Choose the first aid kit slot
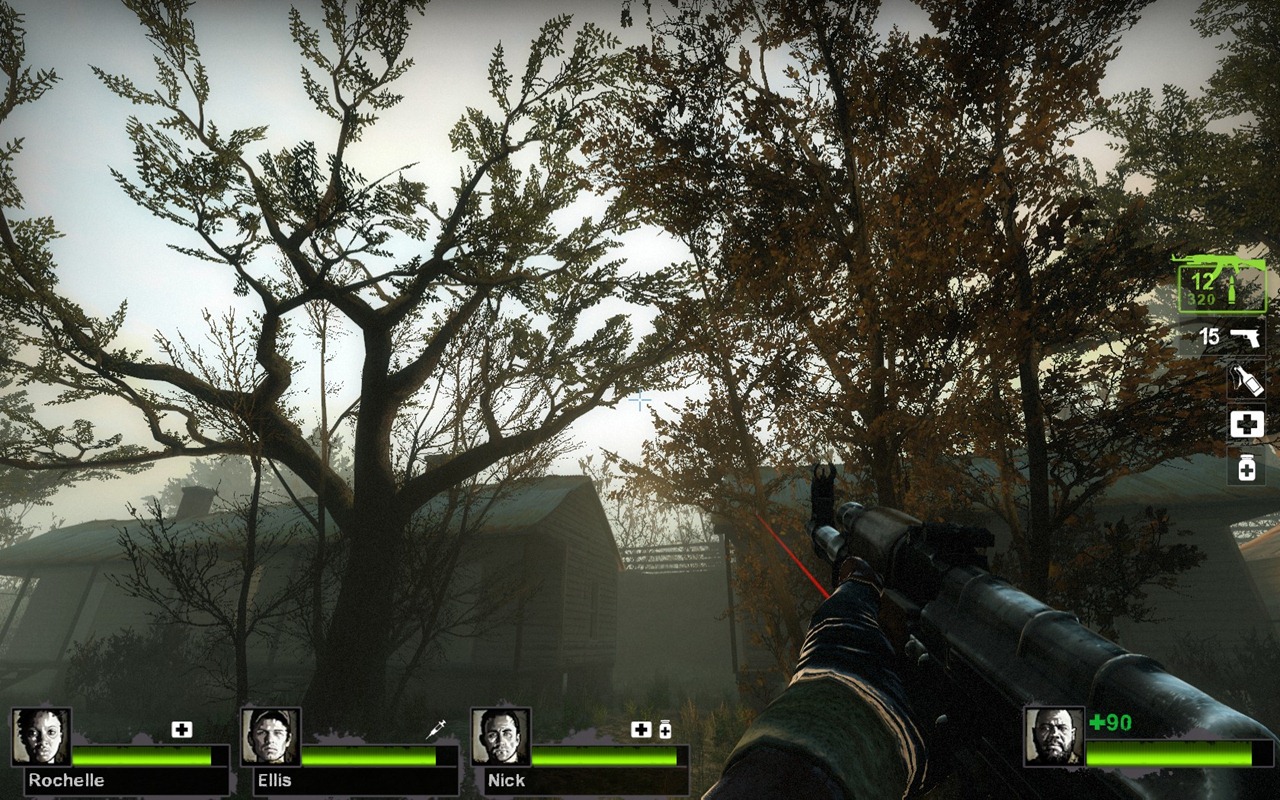This screenshot has height=800, width=1280. (1246, 424)
